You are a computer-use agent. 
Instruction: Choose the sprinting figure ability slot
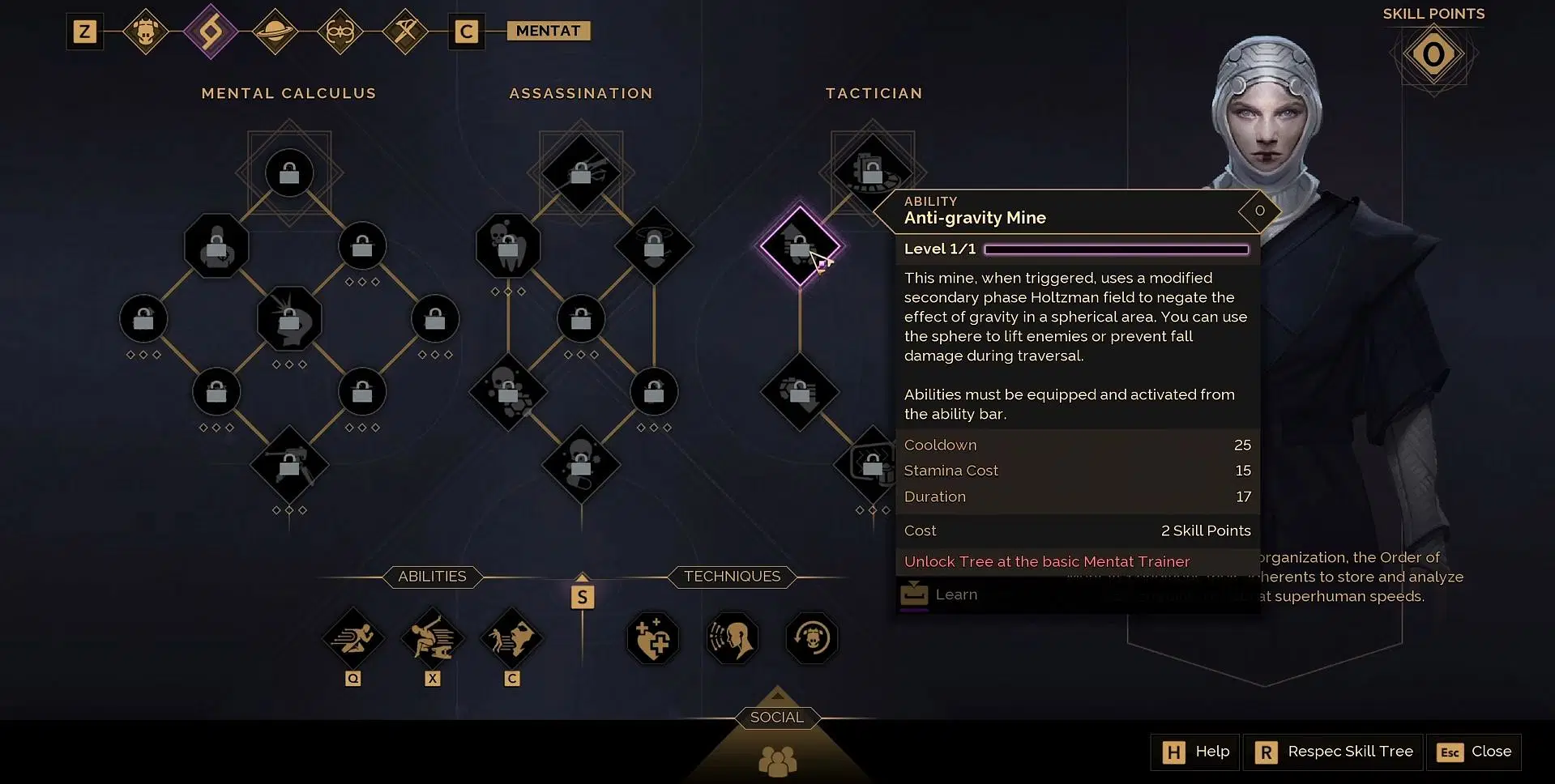click(353, 638)
